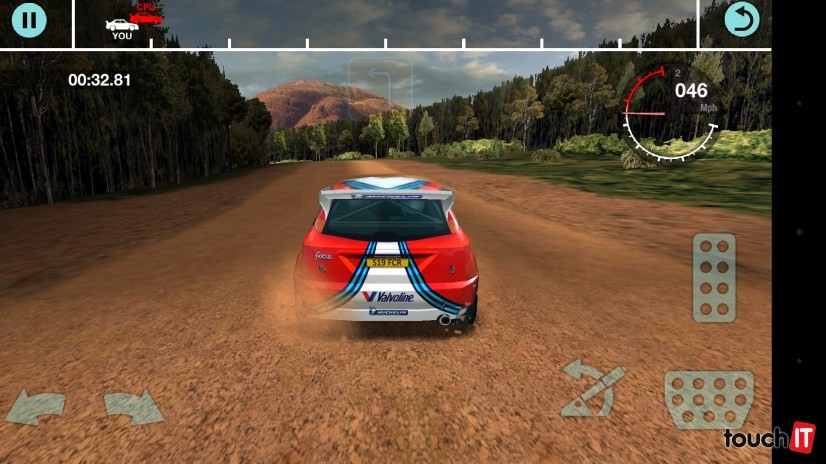Pause the rally race
Image resolution: width=826 pixels, height=464 pixels.
[x=29, y=19]
